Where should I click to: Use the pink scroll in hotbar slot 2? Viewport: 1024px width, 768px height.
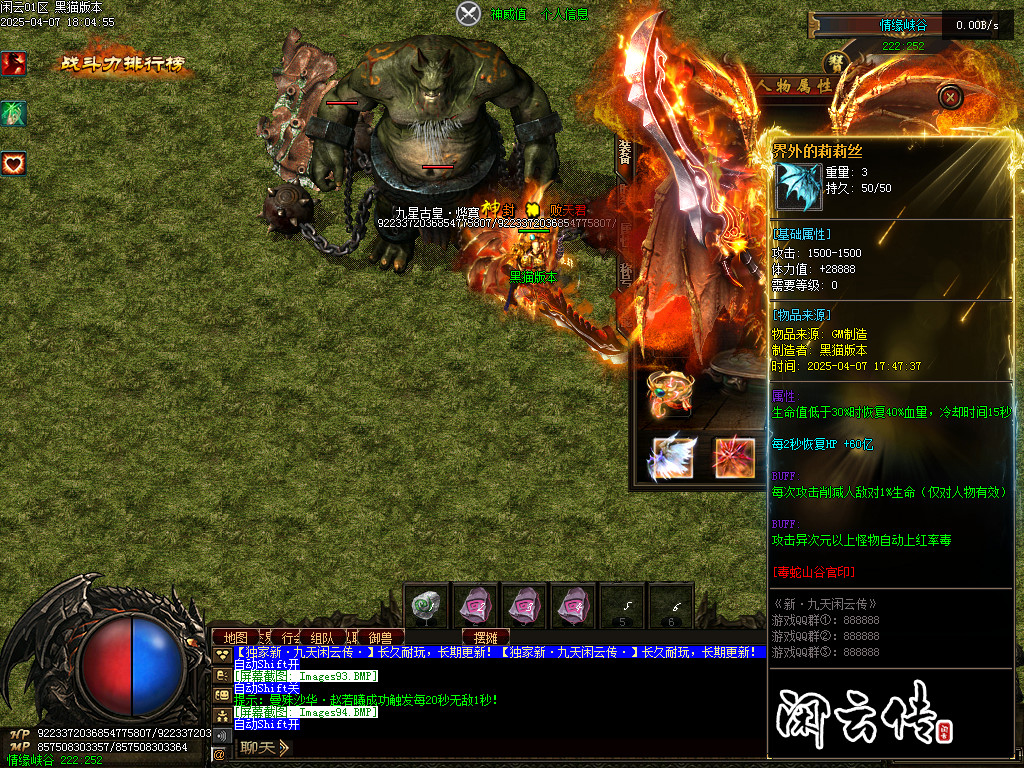[476, 606]
